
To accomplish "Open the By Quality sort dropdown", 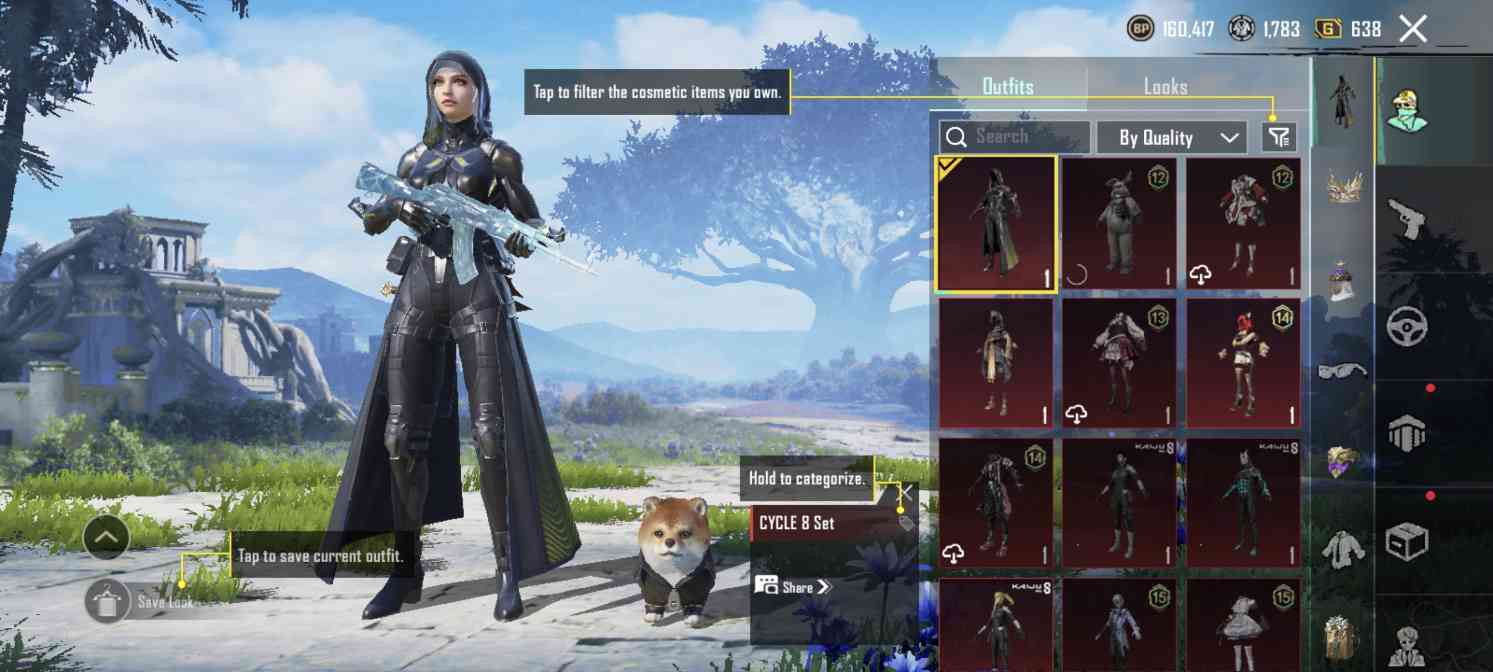I will pos(1171,138).
